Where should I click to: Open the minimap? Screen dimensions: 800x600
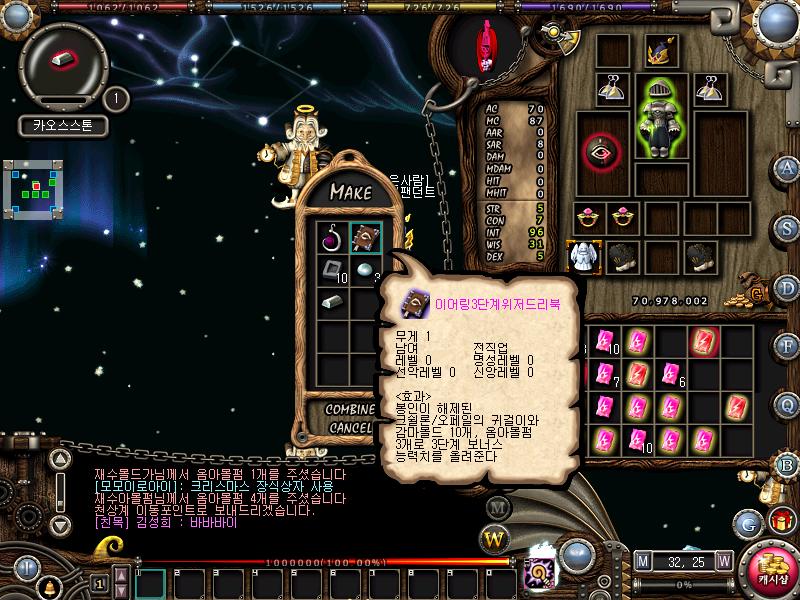click(x=39, y=188)
